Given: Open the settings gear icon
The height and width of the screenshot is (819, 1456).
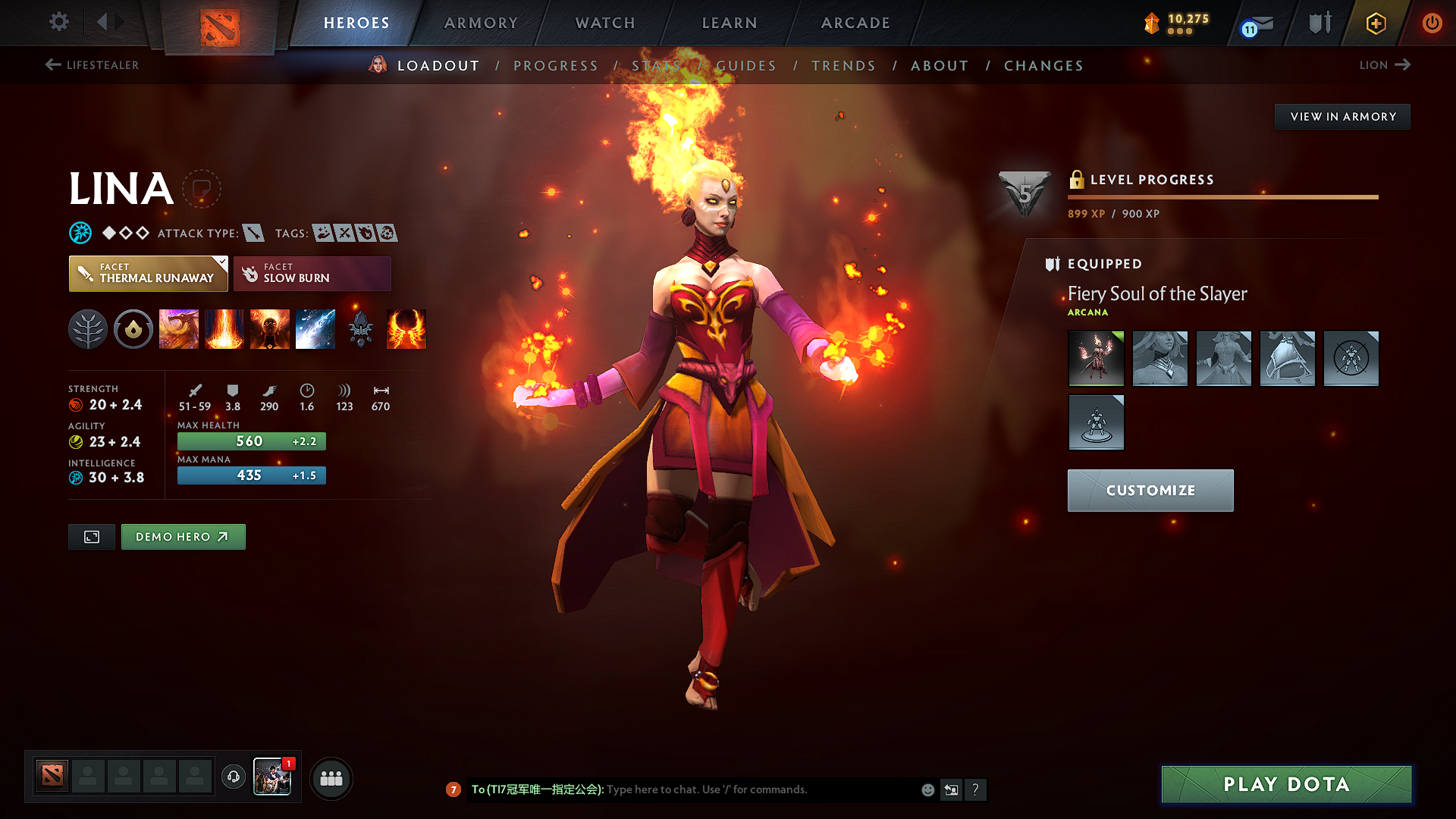Looking at the screenshot, I should point(58,22).
